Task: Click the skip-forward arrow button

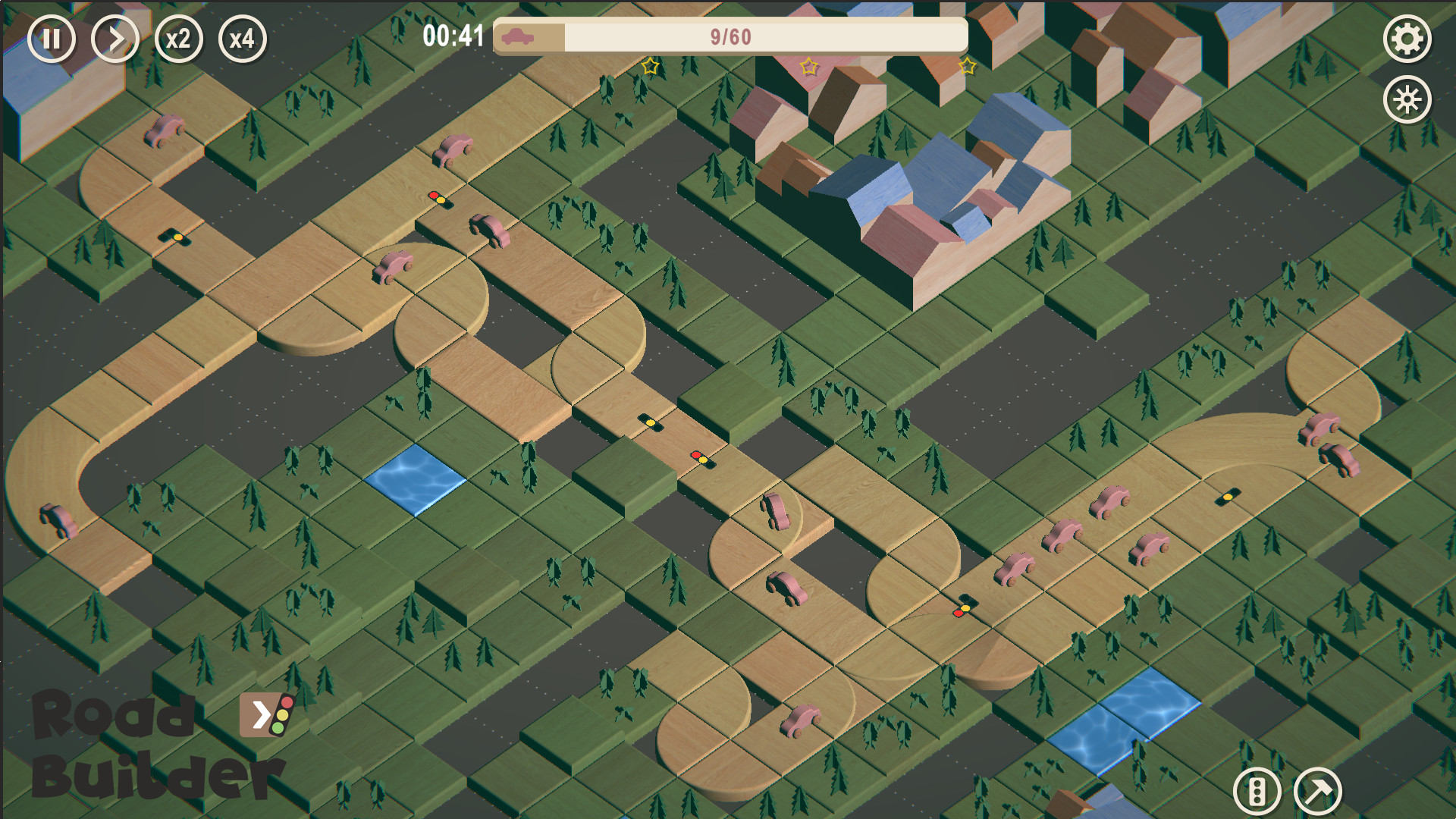Action: [115, 39]
